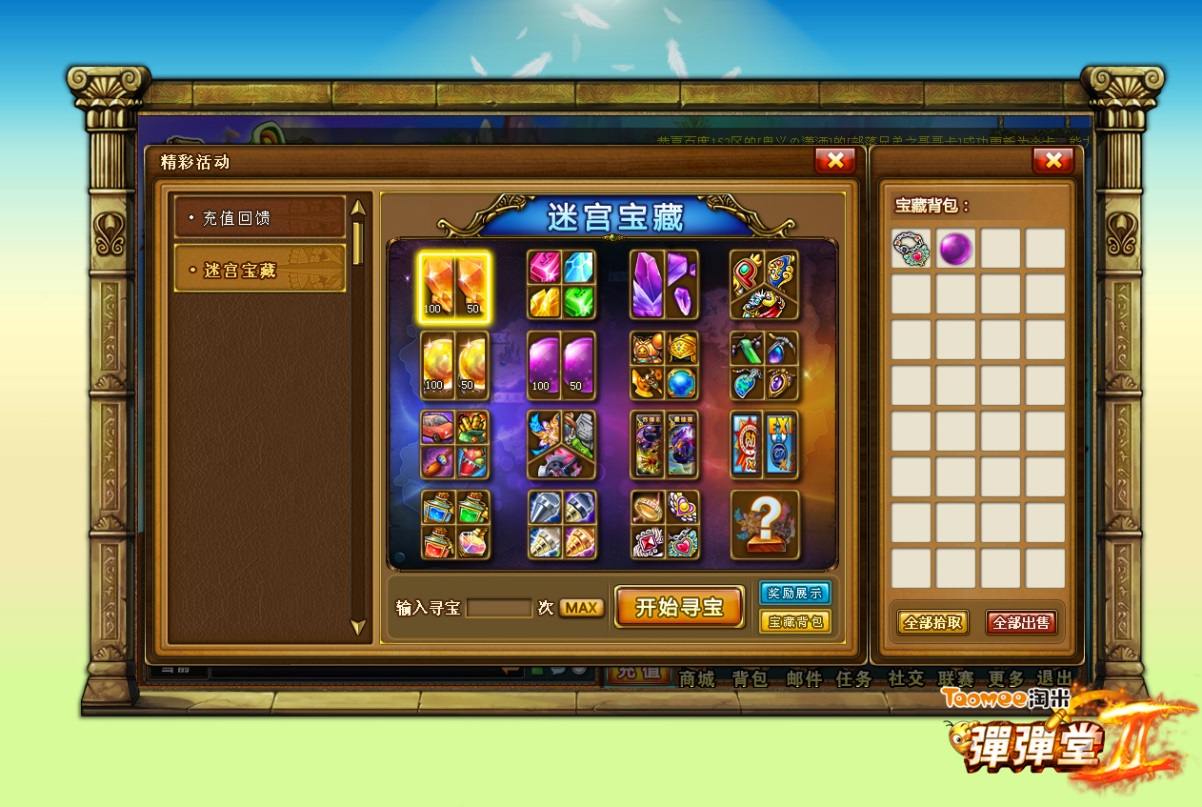Click the activity list scroll-down arrow
The height and width of the screenshot is (807, 1202).
tap(358, 627)
